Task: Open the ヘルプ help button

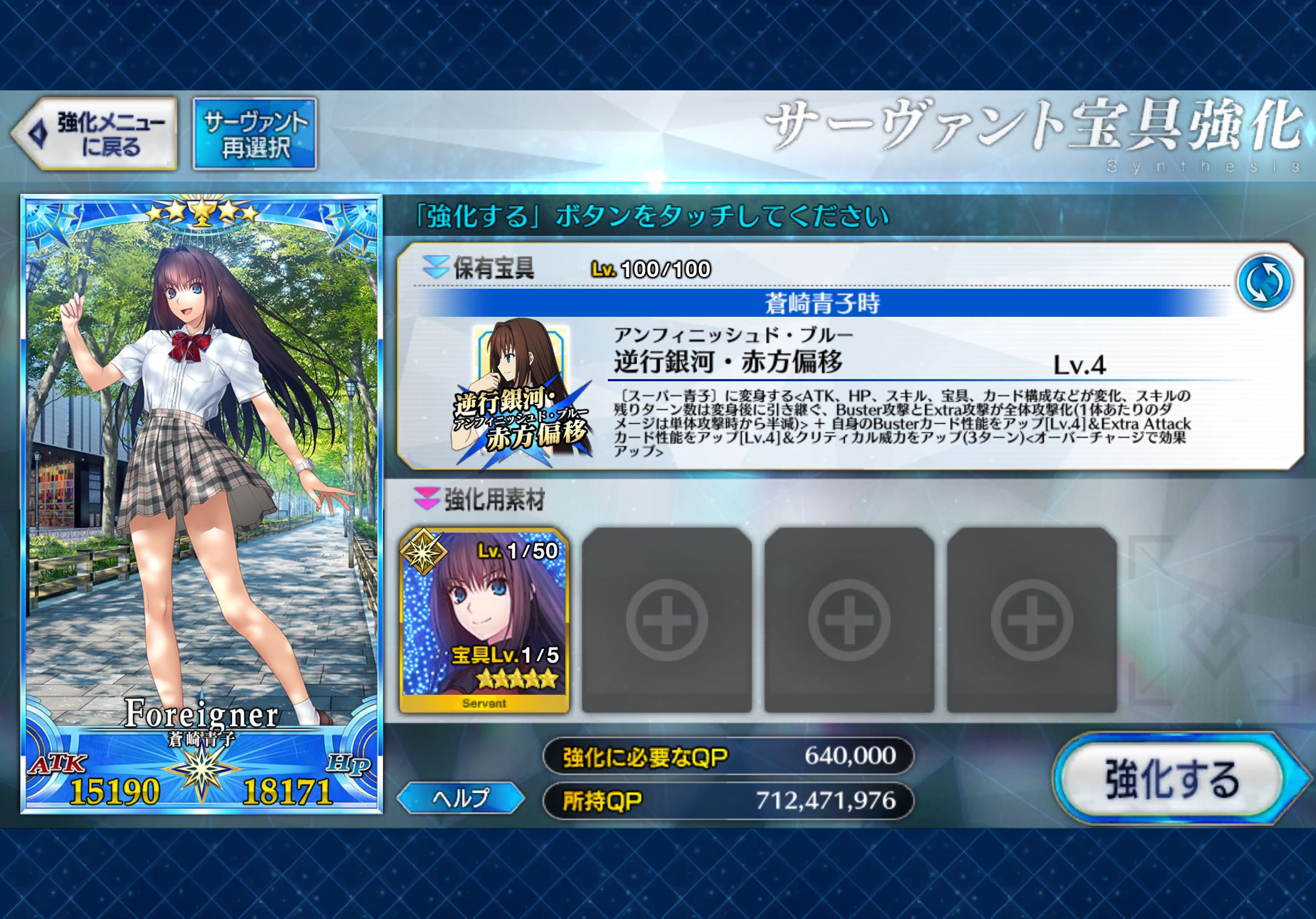Action: coord(460,798)
